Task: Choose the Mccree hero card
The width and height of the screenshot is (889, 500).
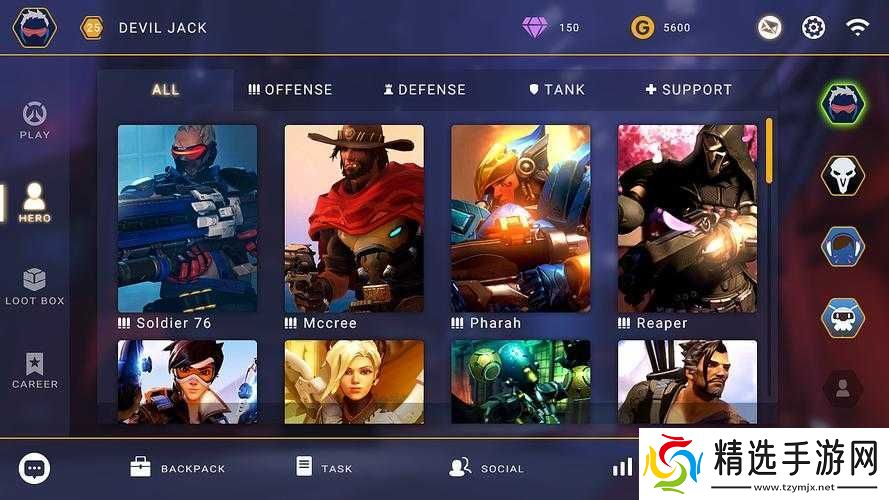Action: 354,218
